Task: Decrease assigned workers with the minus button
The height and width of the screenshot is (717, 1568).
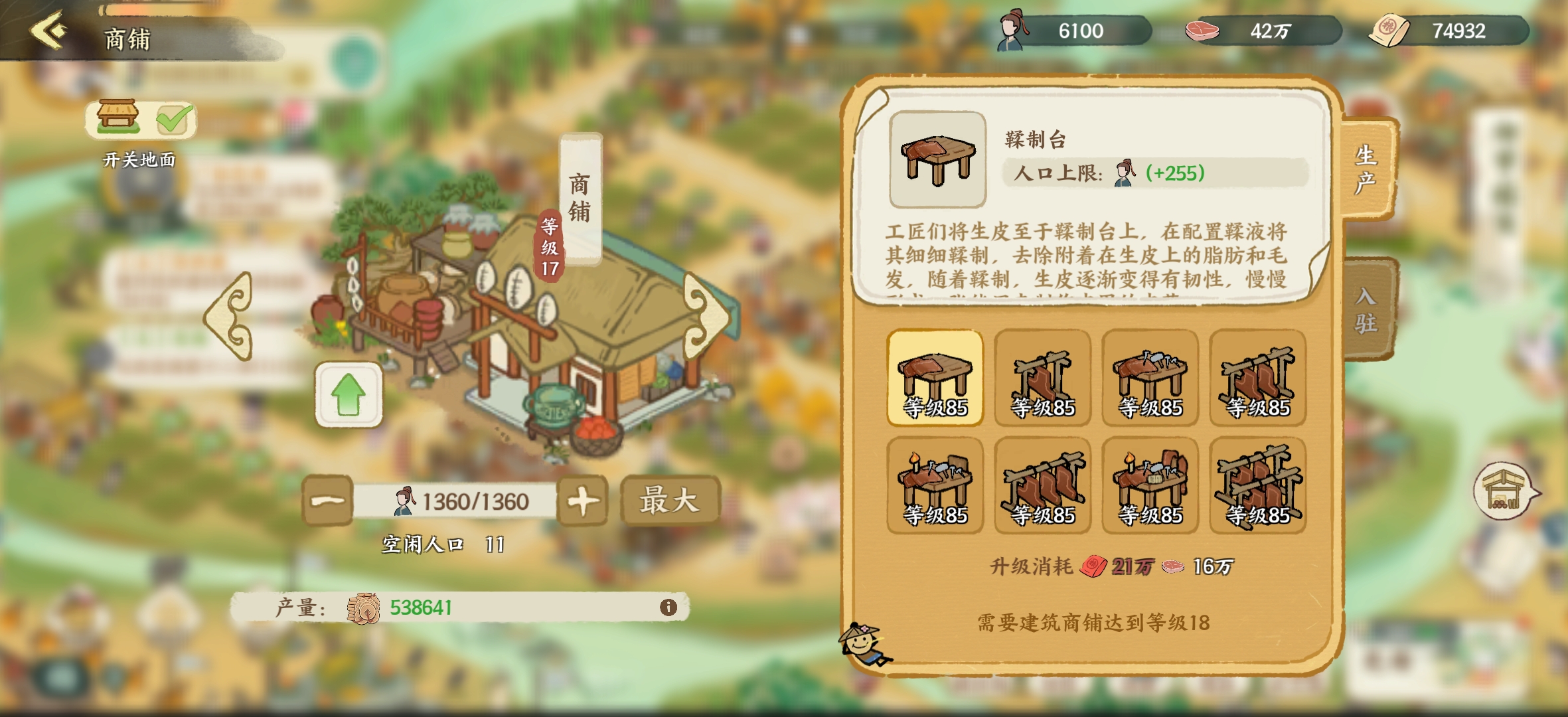Action: tap(327, 501)
